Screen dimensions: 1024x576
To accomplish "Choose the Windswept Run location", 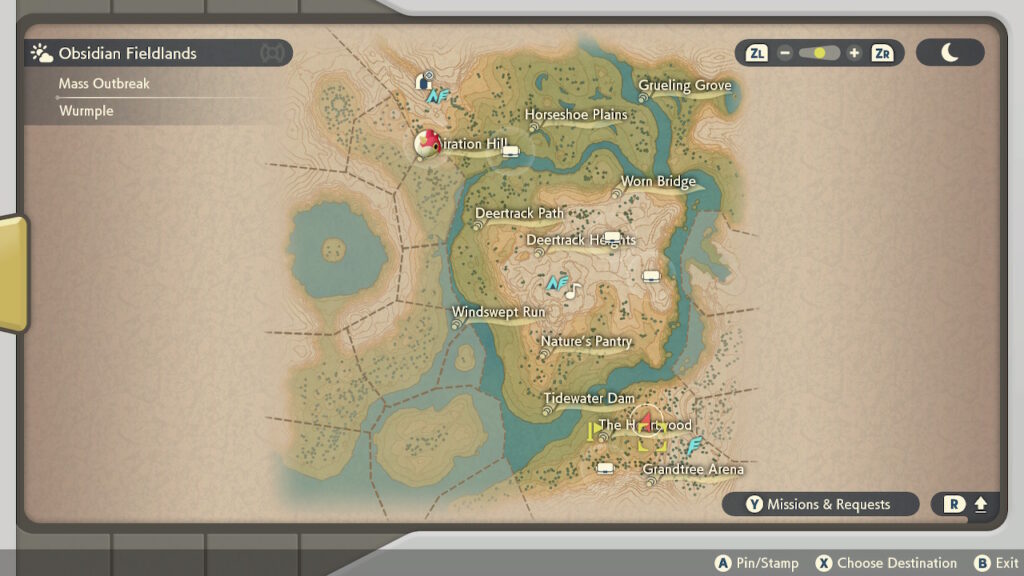I will click(498, 312).
